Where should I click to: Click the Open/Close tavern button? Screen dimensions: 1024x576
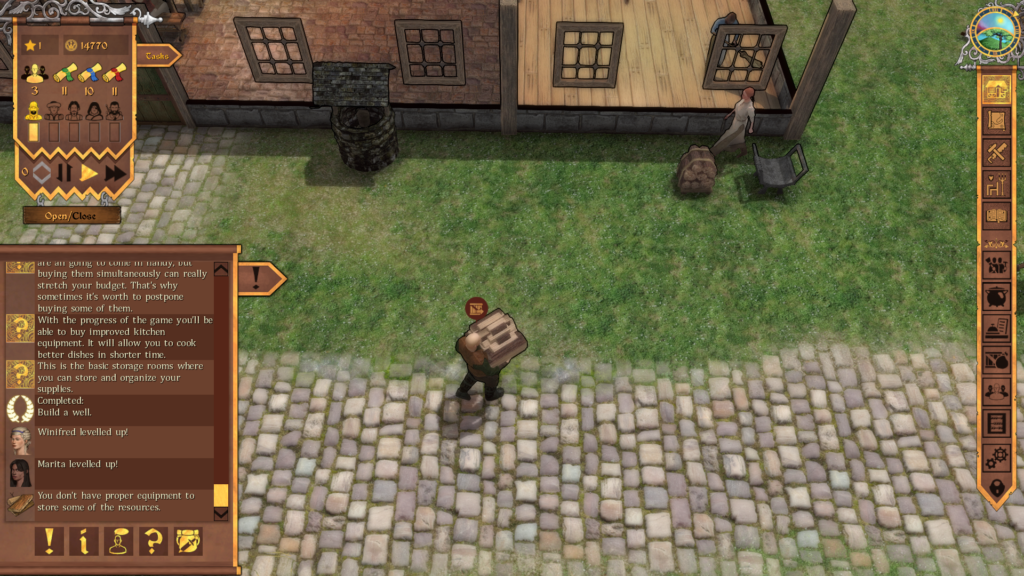[x=72, y=215]
